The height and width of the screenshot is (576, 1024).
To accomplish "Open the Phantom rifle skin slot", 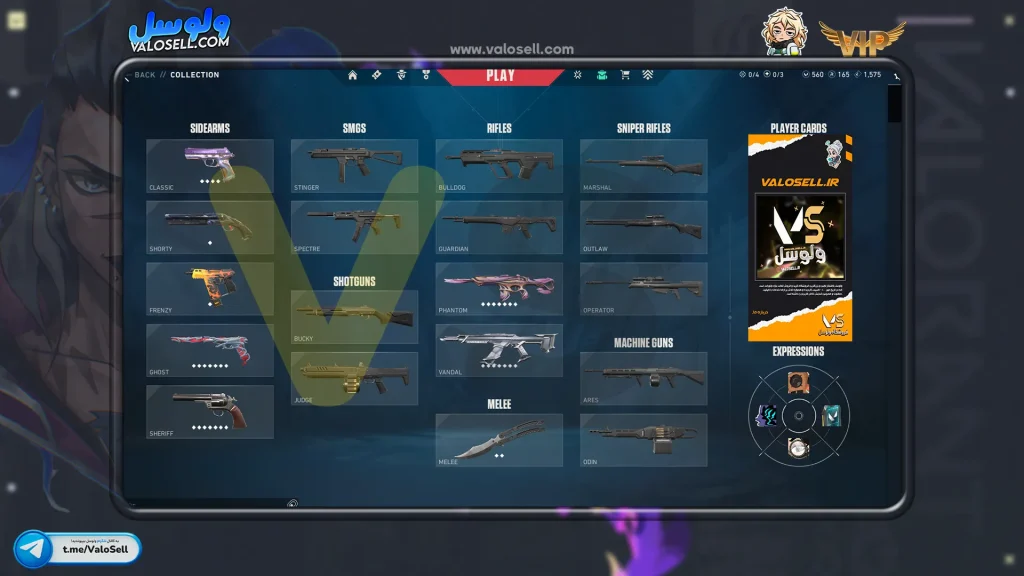I will (x=499, y=289).
